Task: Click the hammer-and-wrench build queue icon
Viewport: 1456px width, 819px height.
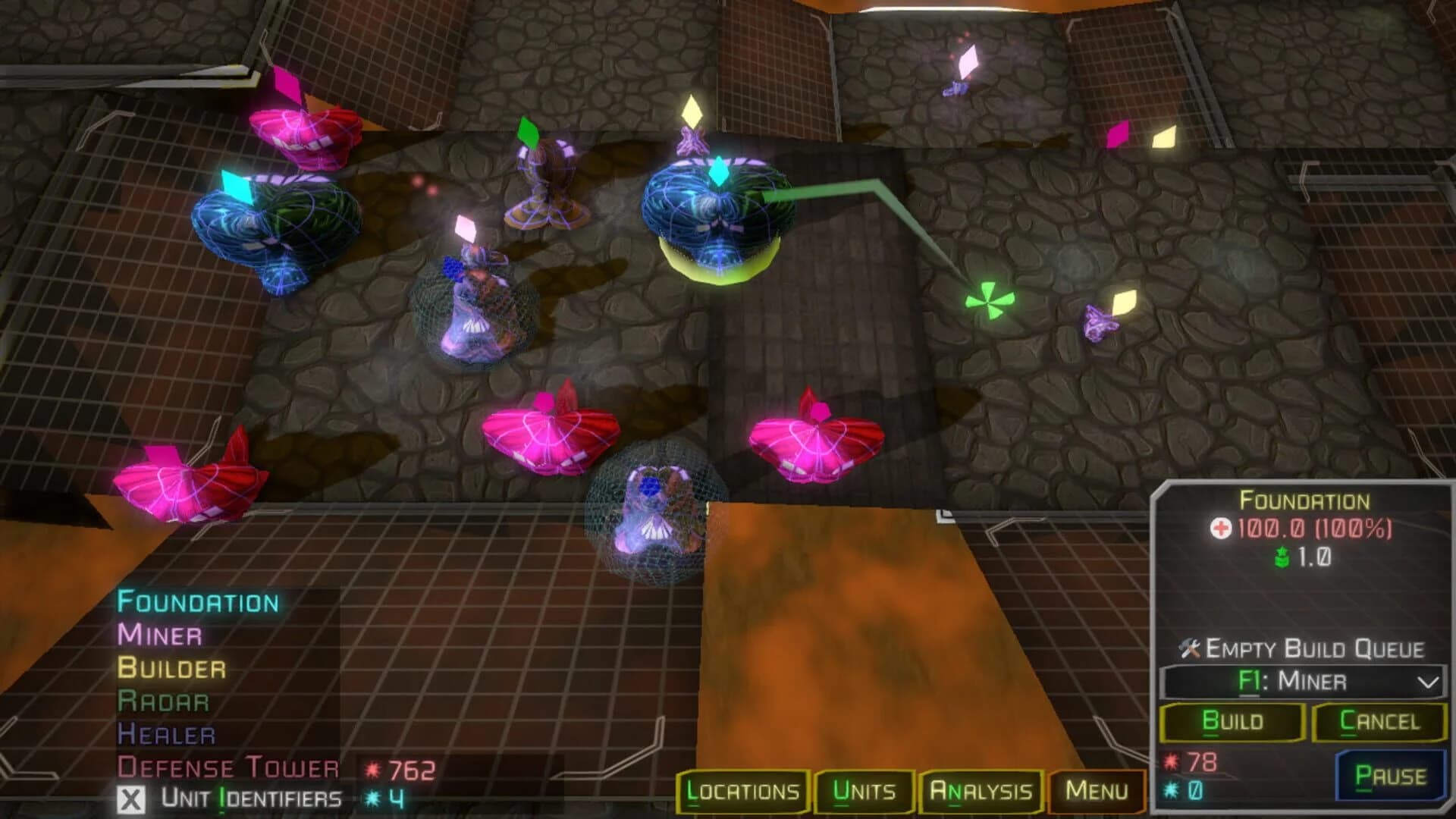Action: coord(1188,648)
